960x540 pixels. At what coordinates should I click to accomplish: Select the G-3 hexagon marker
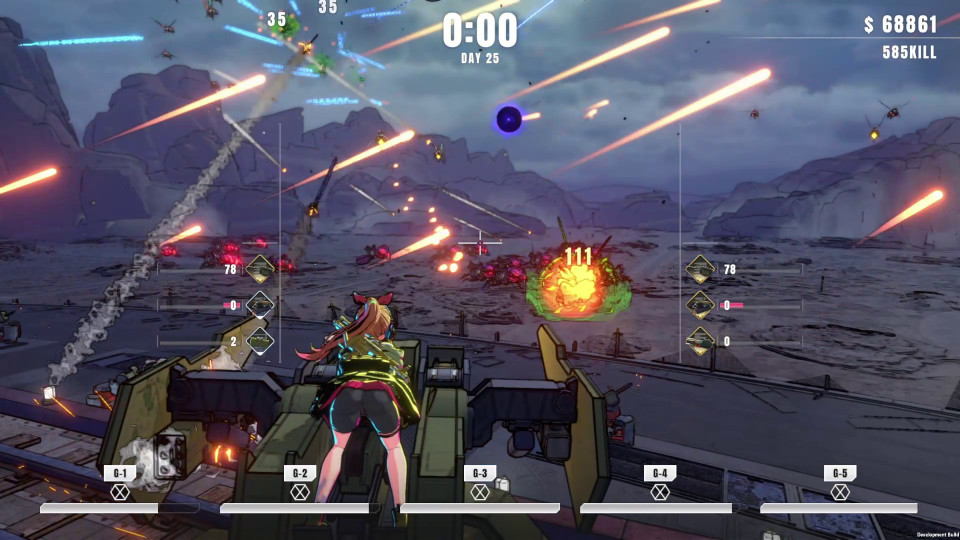[x=480, y=492]
